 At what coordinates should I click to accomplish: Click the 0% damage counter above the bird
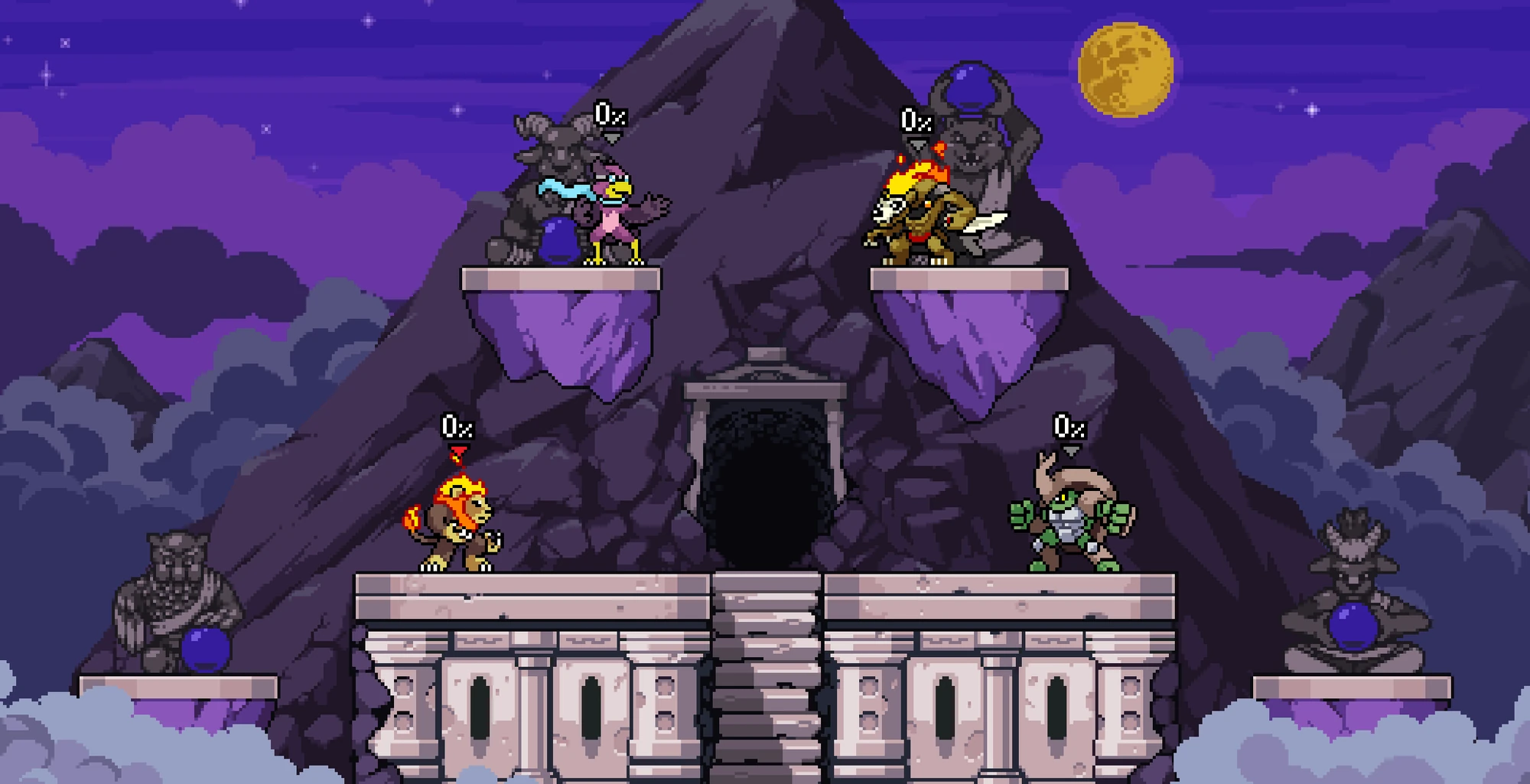coord(610,117)
